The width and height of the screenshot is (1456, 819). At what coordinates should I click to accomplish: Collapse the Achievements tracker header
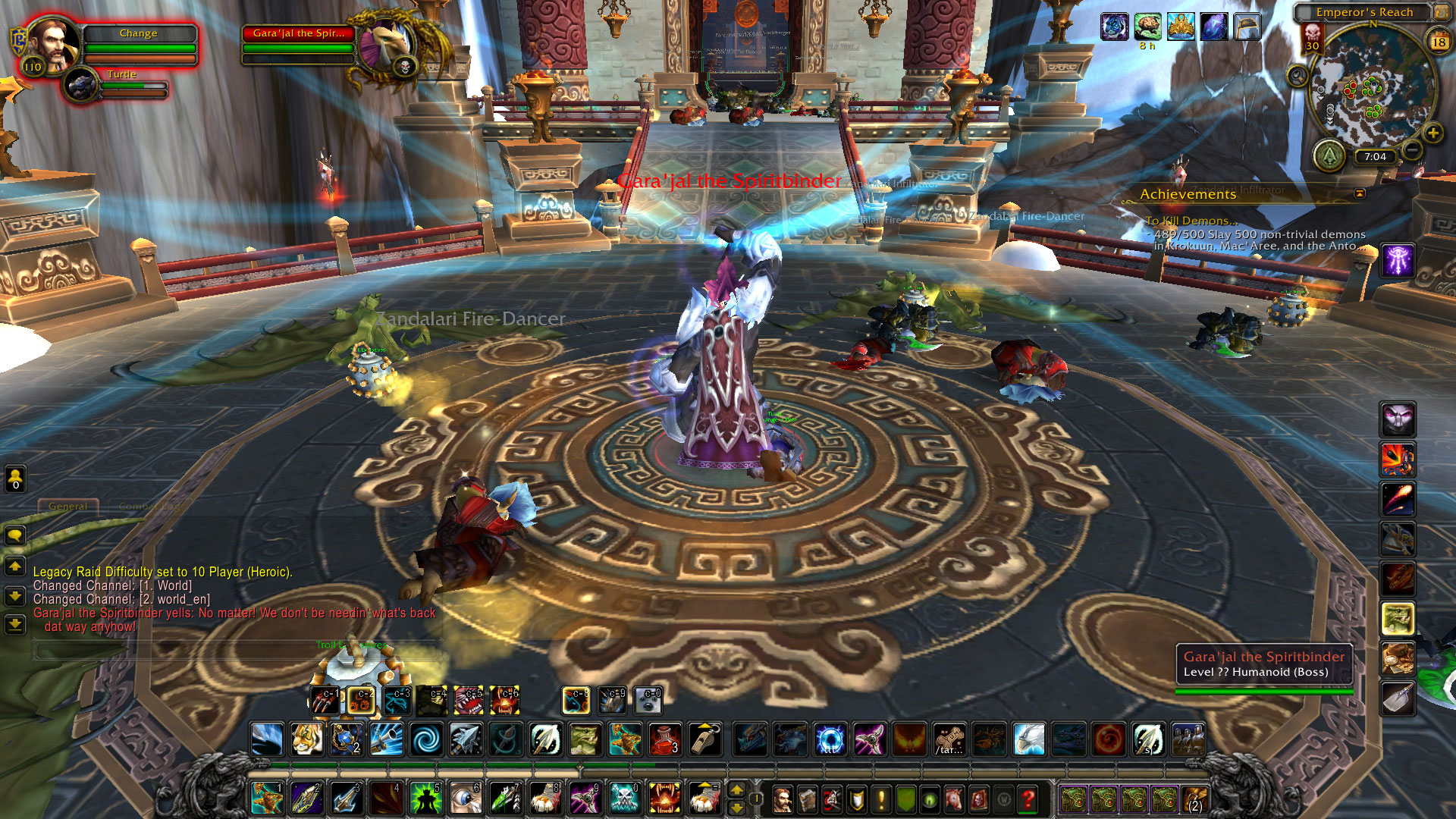(x=1360, y=194)
